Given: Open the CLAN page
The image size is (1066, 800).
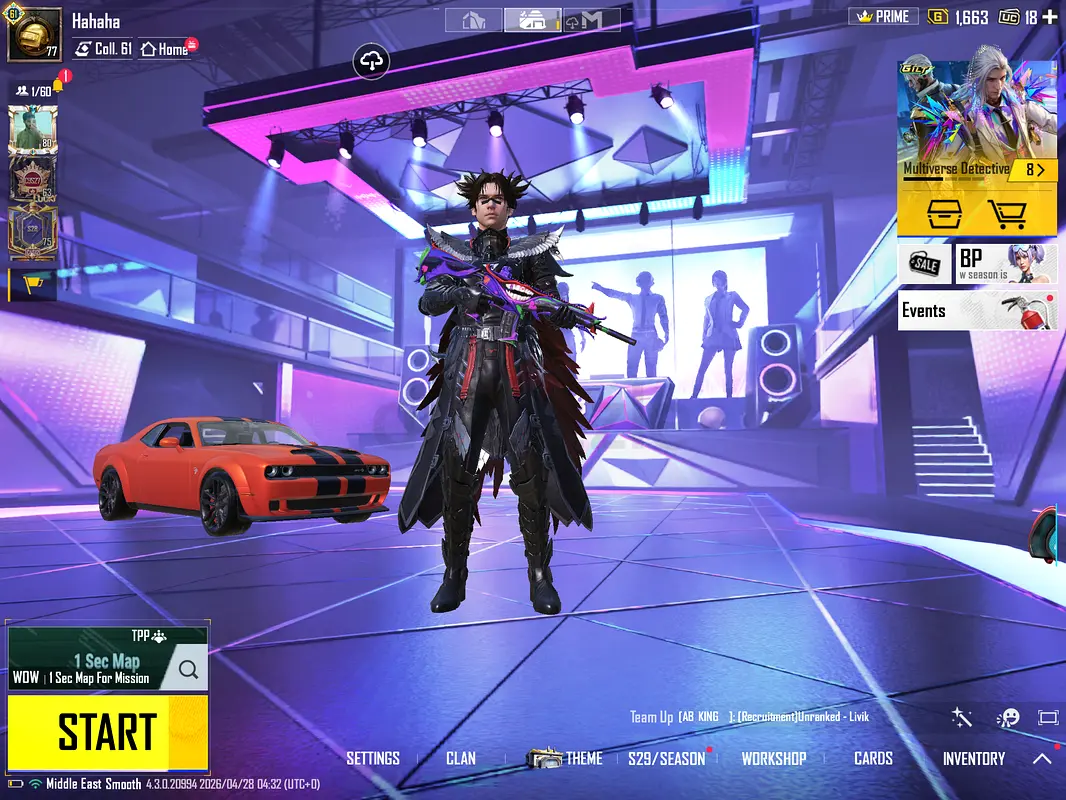Looking at the screenshot, I should click(461, 759).
